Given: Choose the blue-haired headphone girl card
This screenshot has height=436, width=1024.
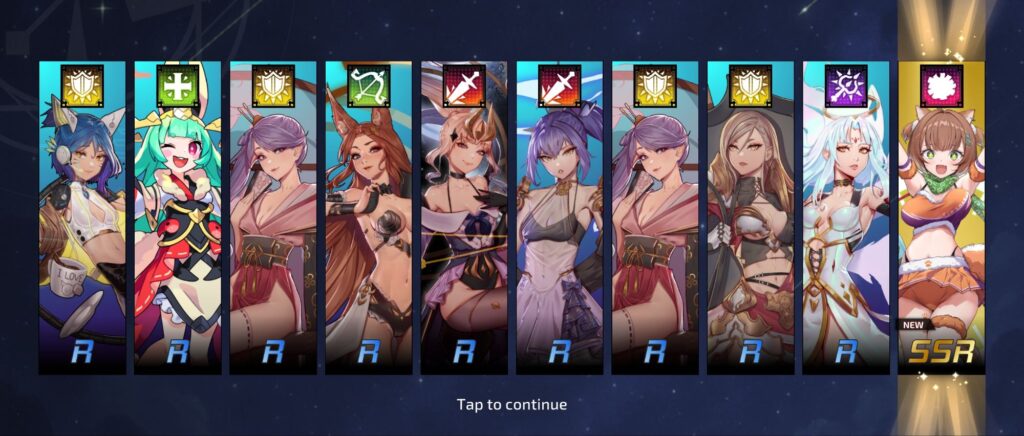Looking at the screenshot, I should click(82, 220).
